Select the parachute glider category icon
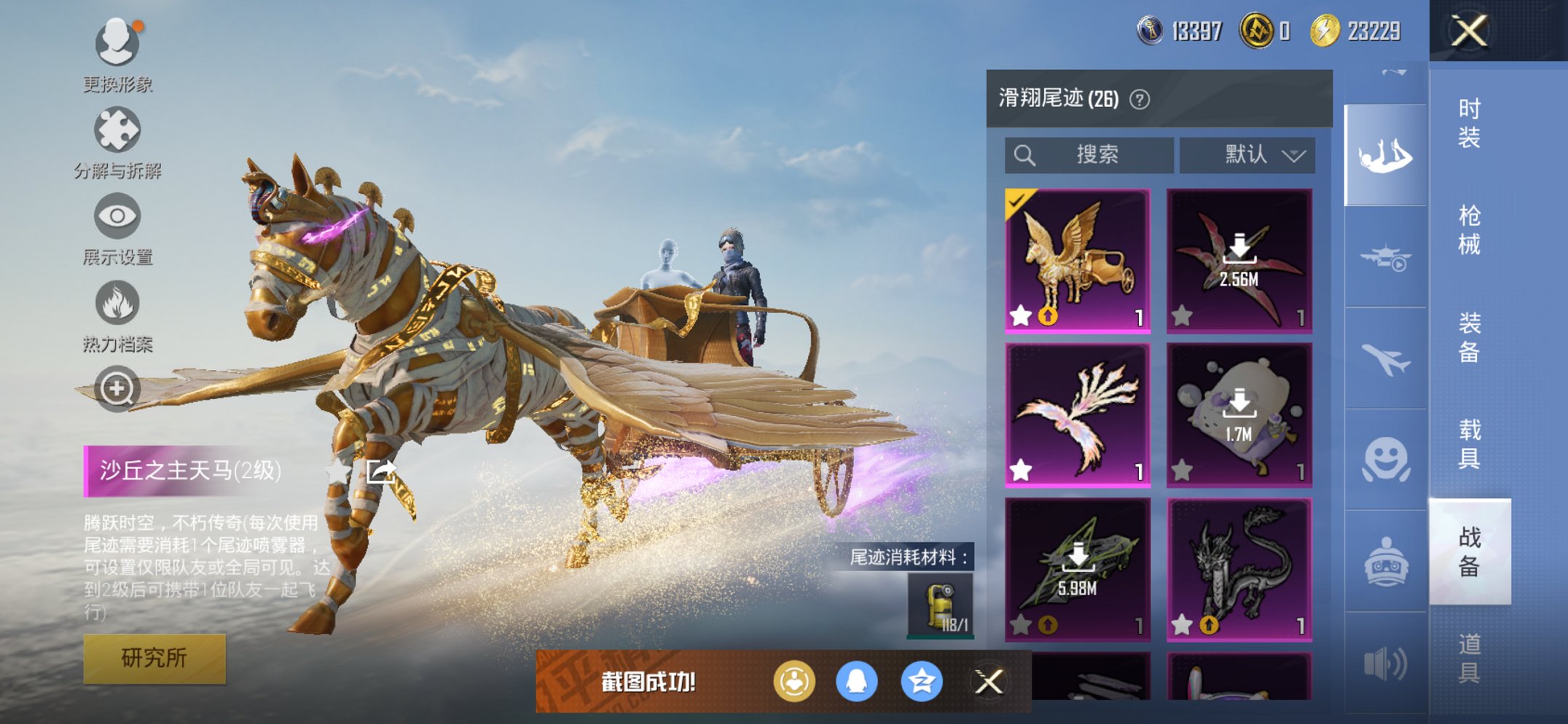Viewport: 1568px width, 724px height. (1383, 157)
